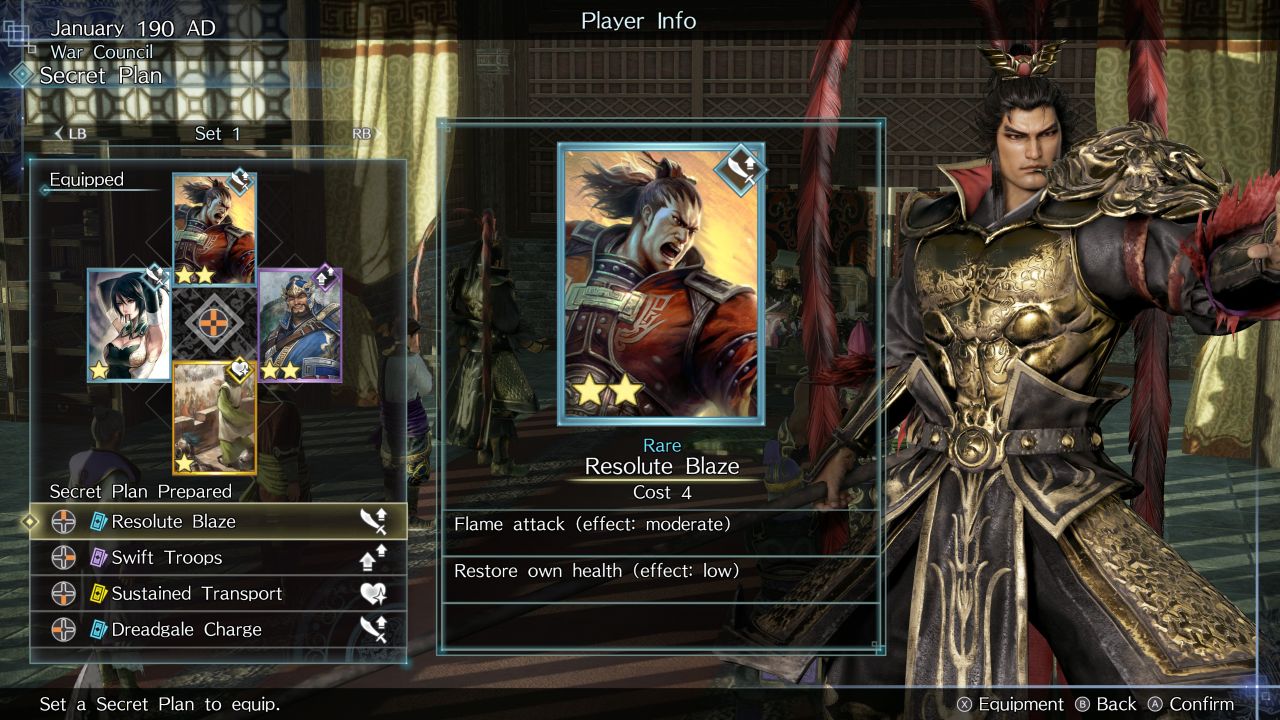
Task: Select the dark-haired woman equipped card
Action: pyautogui.click(x=129, y=324)
